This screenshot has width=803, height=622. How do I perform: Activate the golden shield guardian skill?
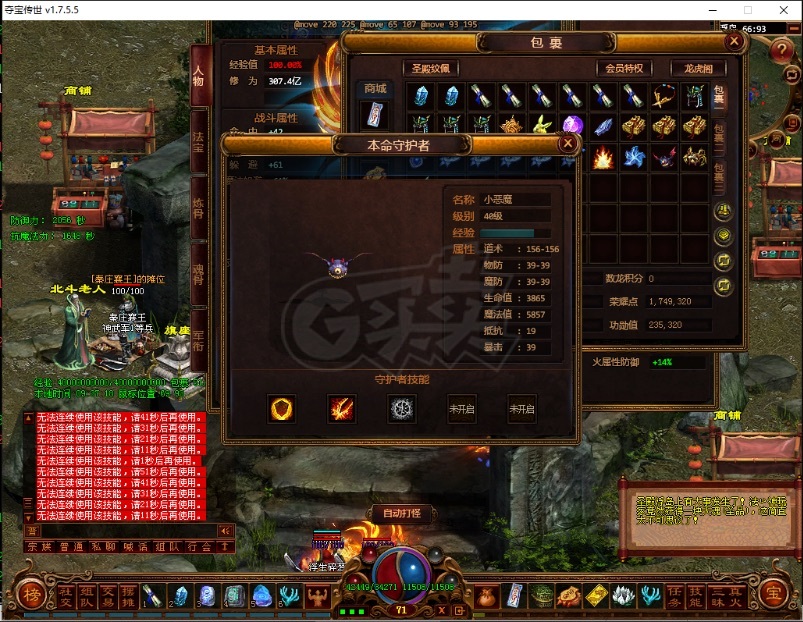point(282,408)
